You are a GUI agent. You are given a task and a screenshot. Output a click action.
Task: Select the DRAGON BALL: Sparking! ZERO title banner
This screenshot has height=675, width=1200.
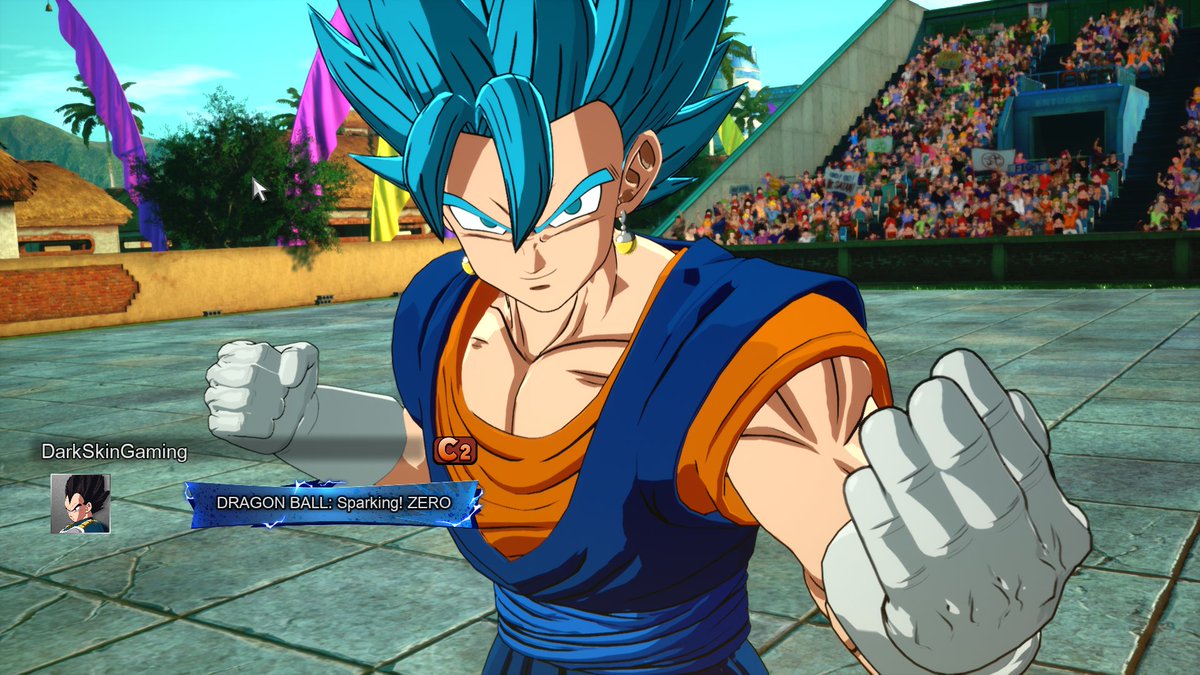click(x=333, y=503)
